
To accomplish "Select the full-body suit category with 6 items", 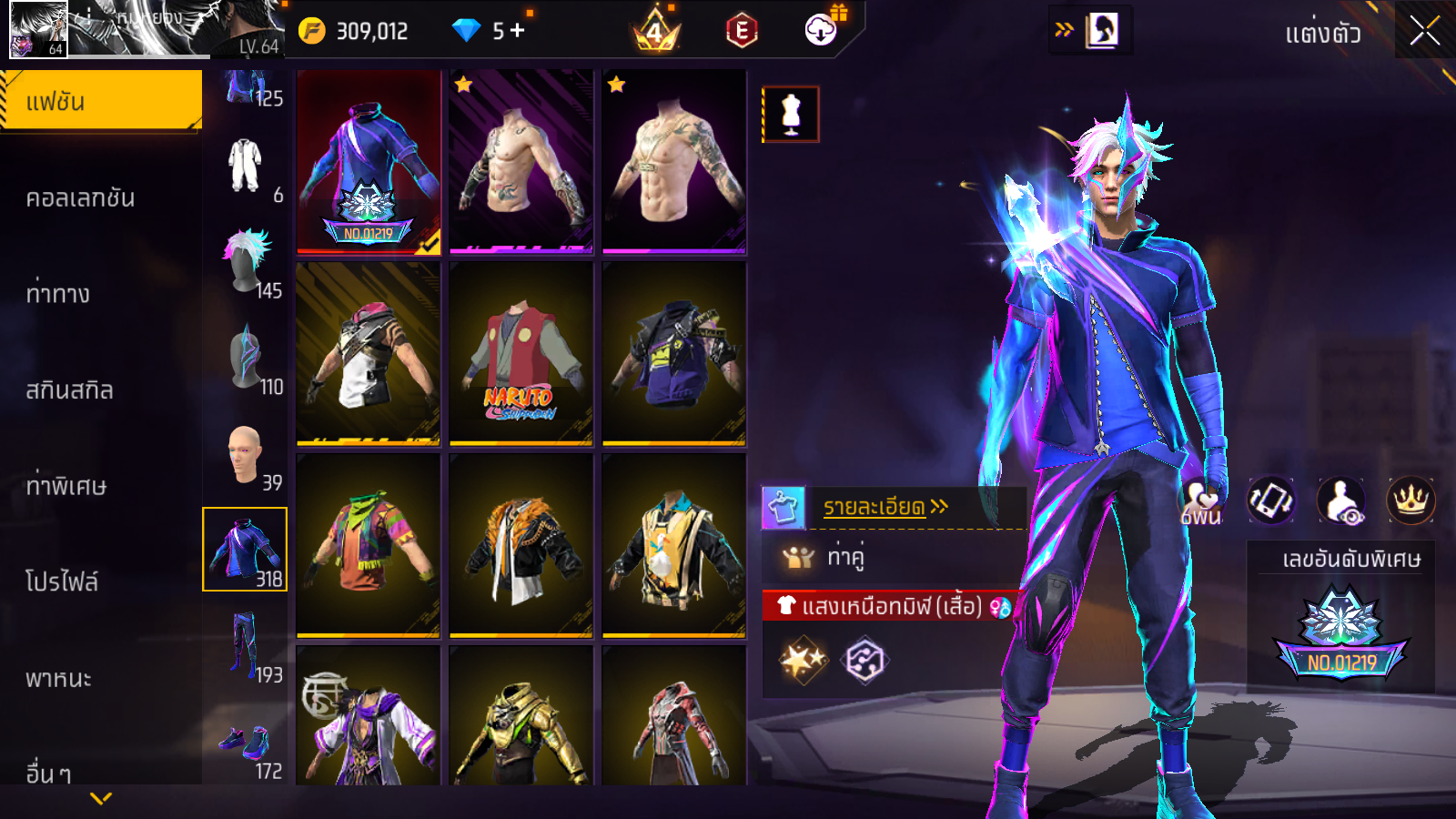I will pos(246,167).
